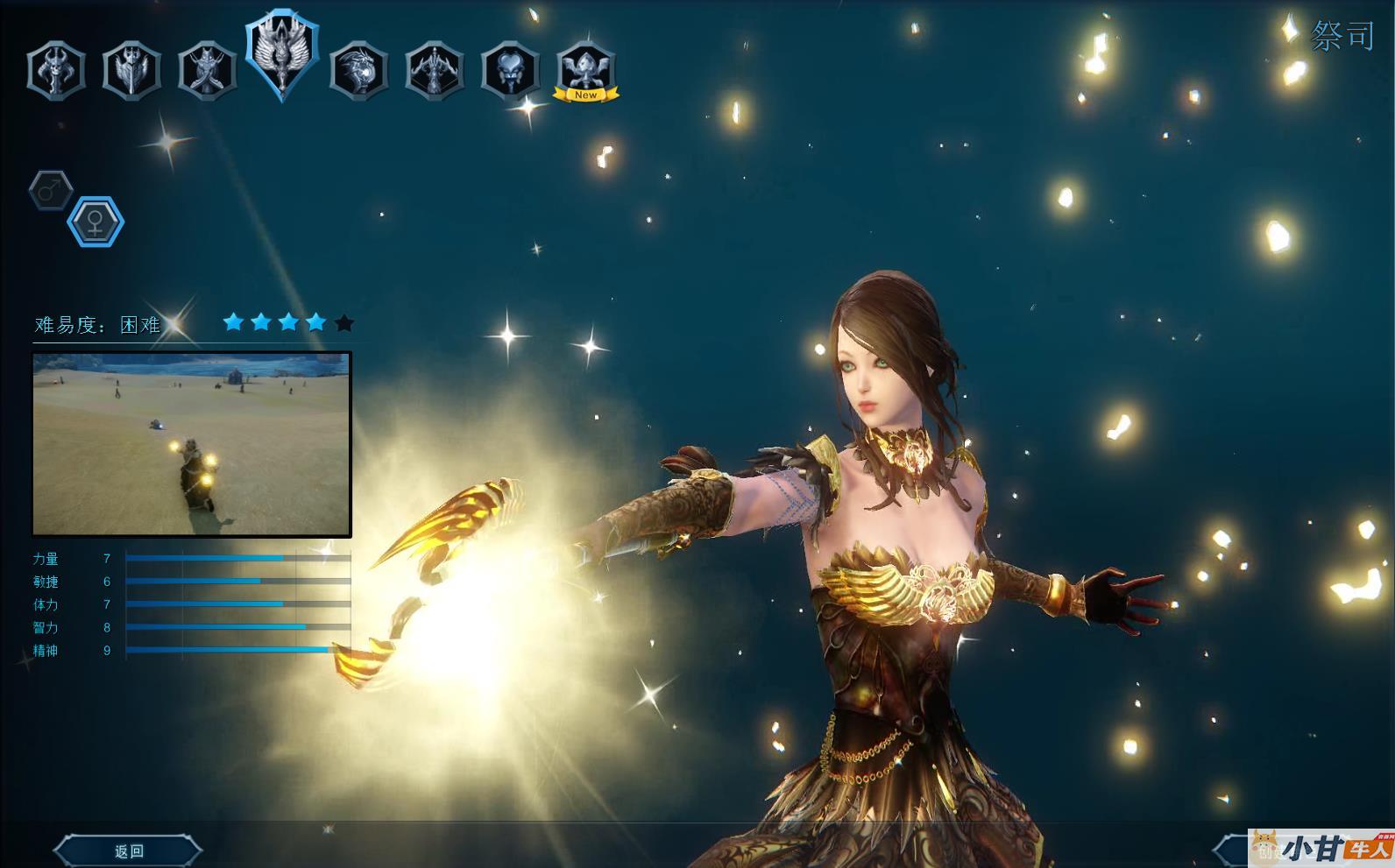Select the horned skull class icon
The width and height of the screenshot is (1395, 868).
tap(56, 70)
